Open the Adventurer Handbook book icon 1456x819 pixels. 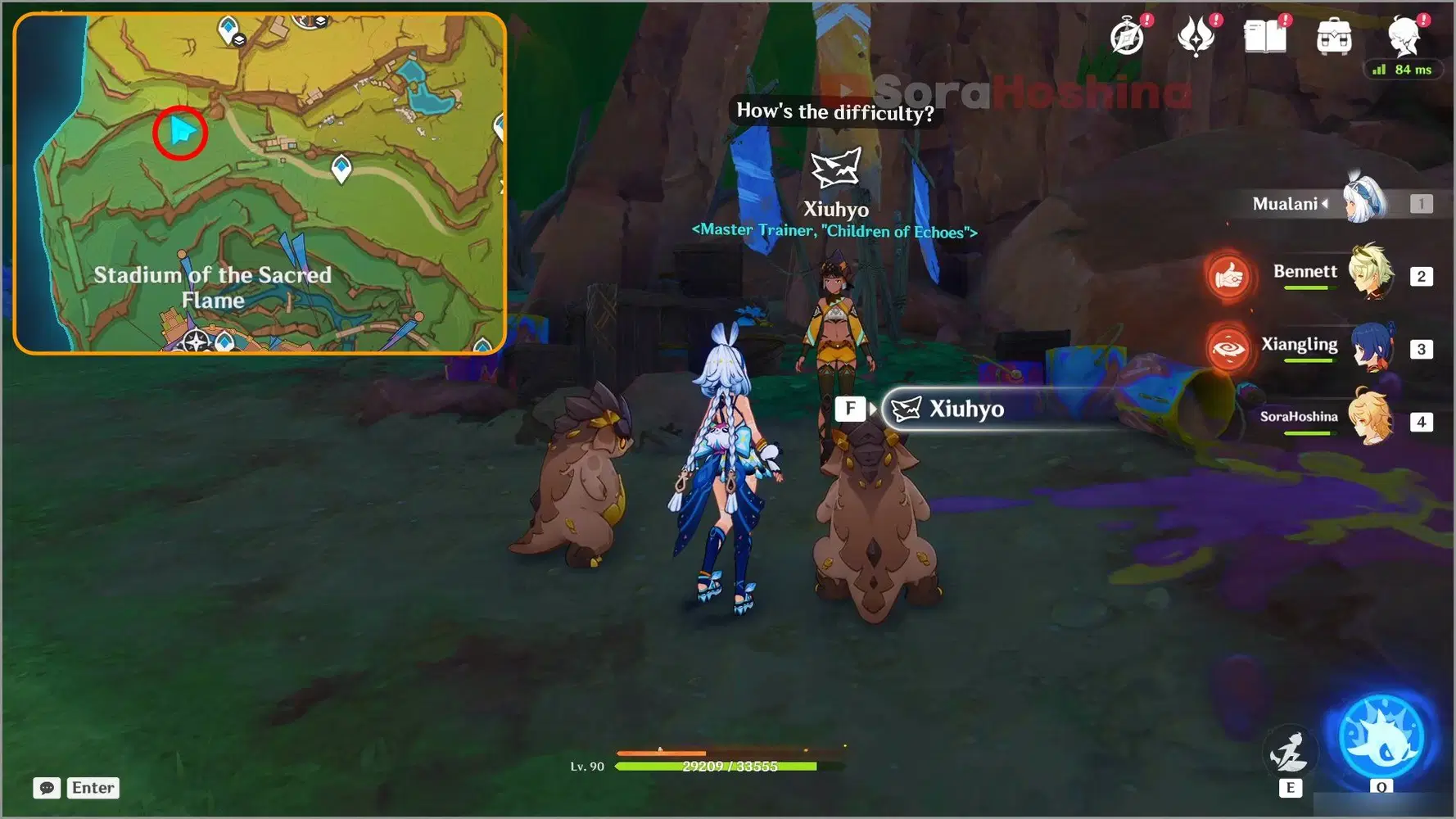1264,35
